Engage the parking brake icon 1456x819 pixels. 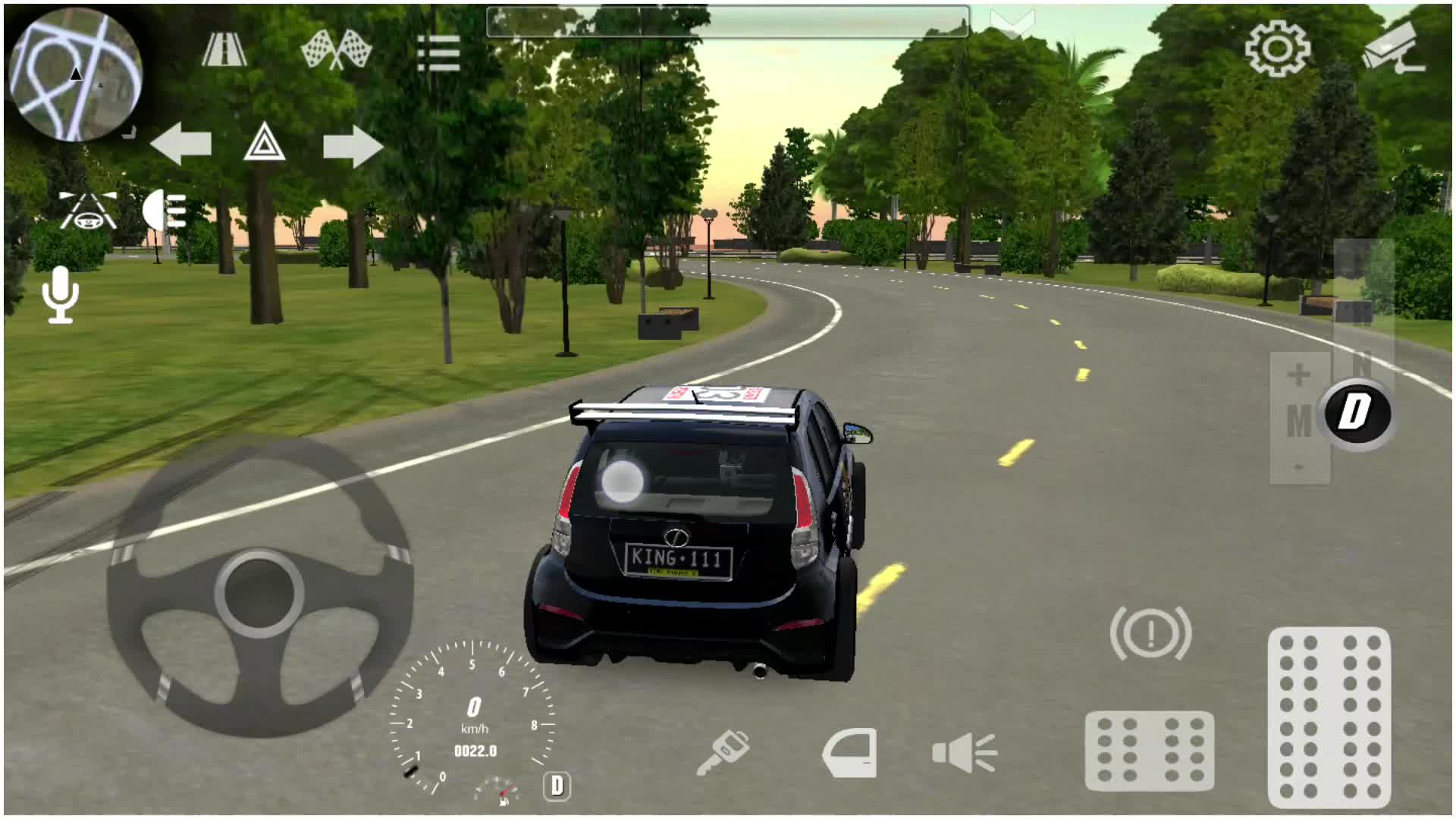[1150, 633]
